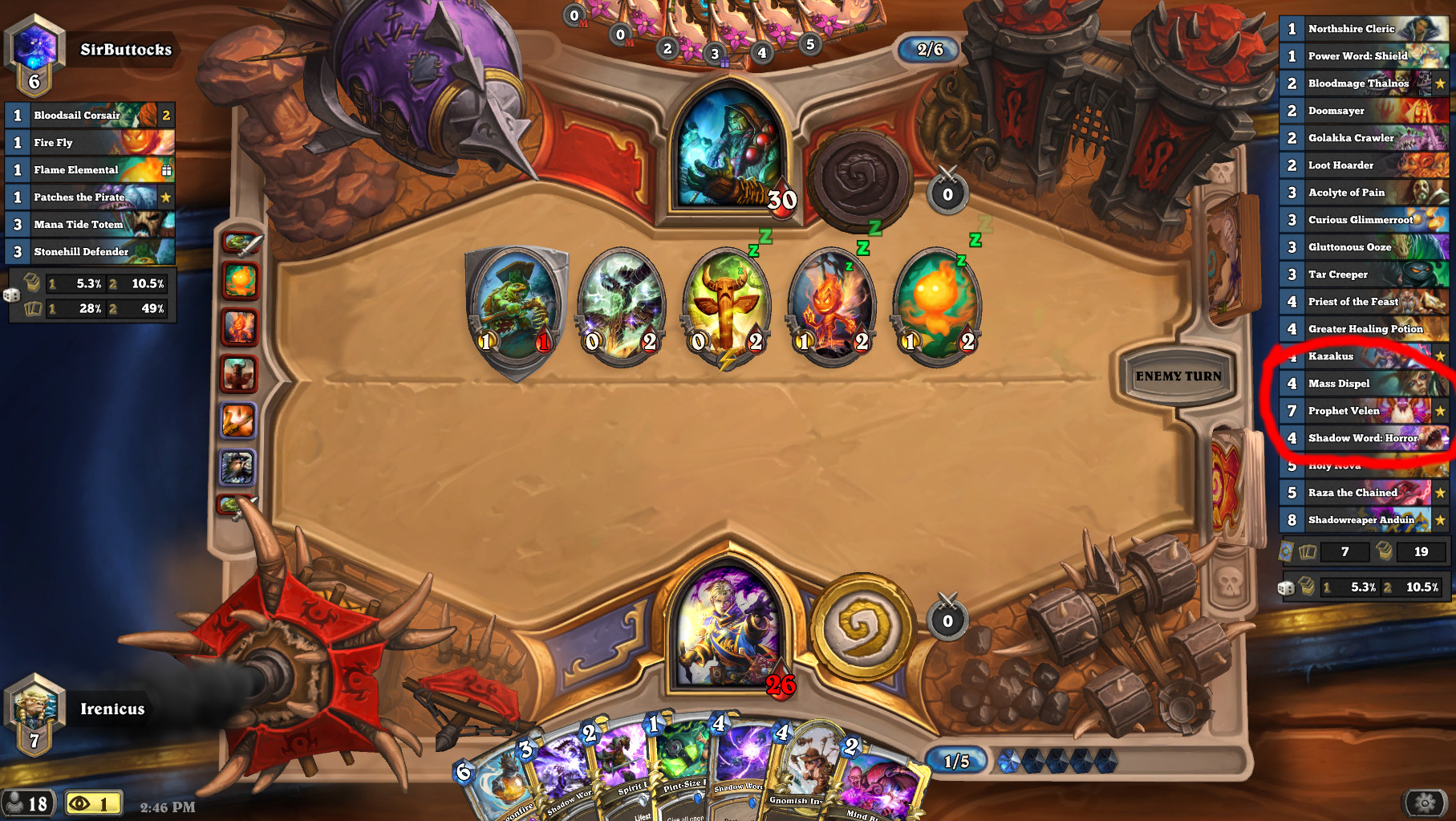This screenshot has height=821, width=1456.
Task: Click the ENEMY TURN banner
Action: point(1179,375)
